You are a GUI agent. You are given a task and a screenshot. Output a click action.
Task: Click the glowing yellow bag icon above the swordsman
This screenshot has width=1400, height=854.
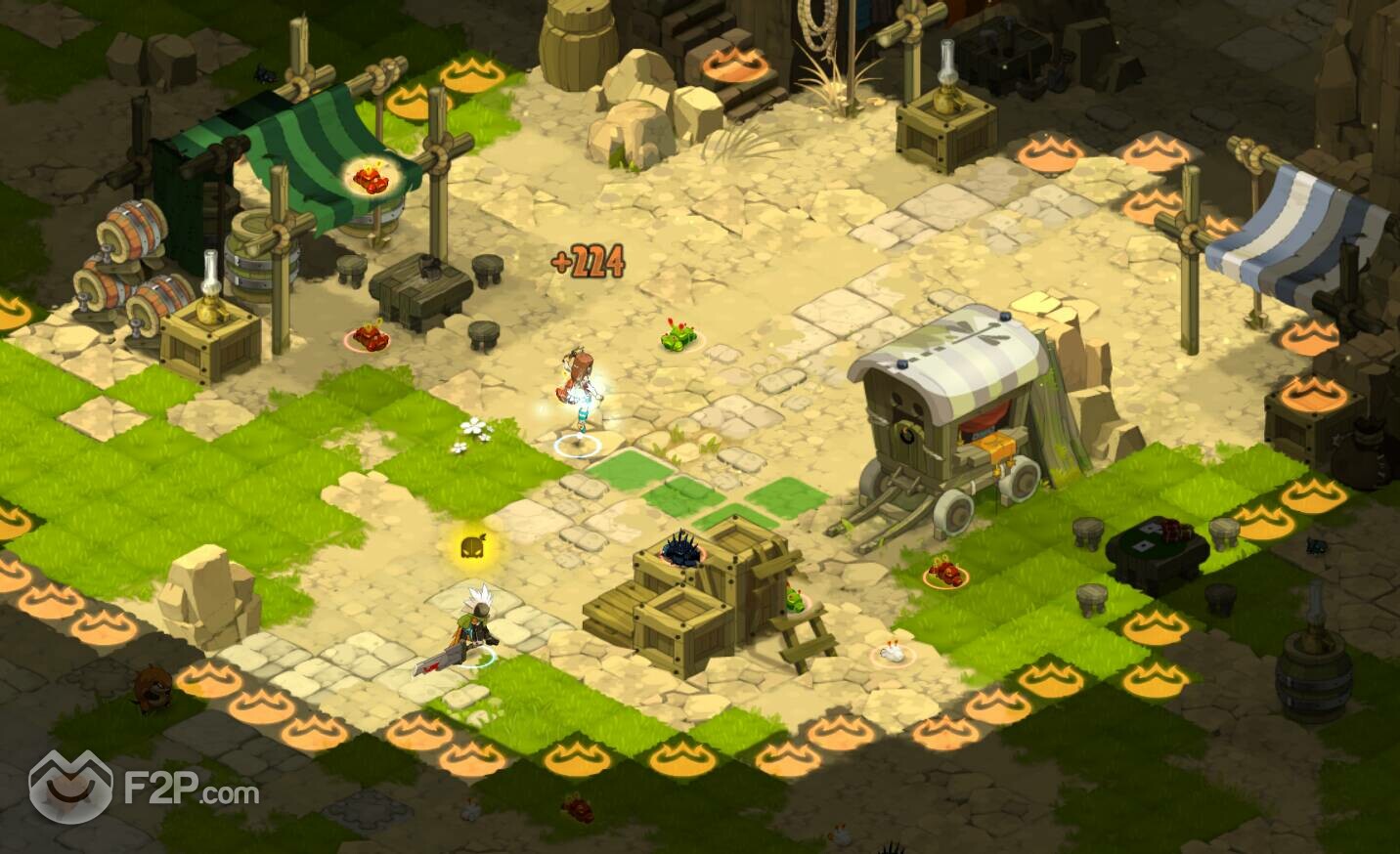pos(474,546)
